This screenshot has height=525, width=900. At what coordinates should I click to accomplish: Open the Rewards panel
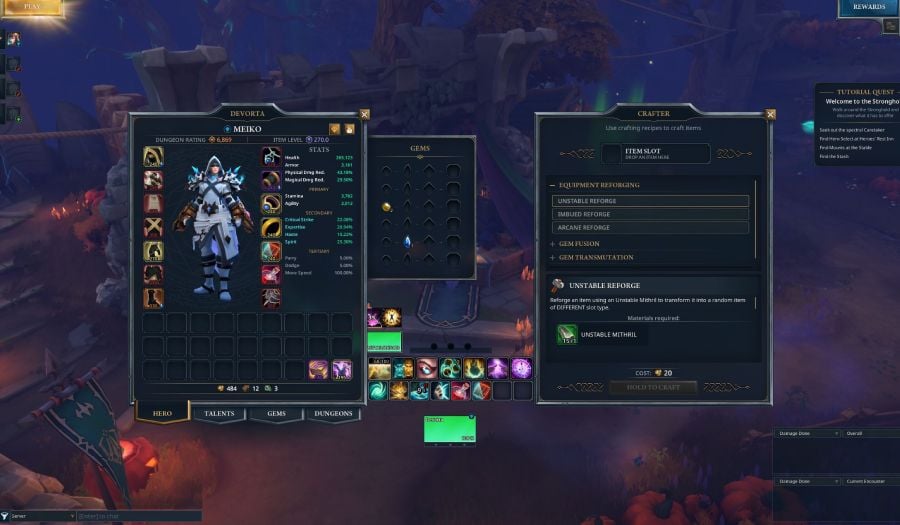click(x=868, y=8)
